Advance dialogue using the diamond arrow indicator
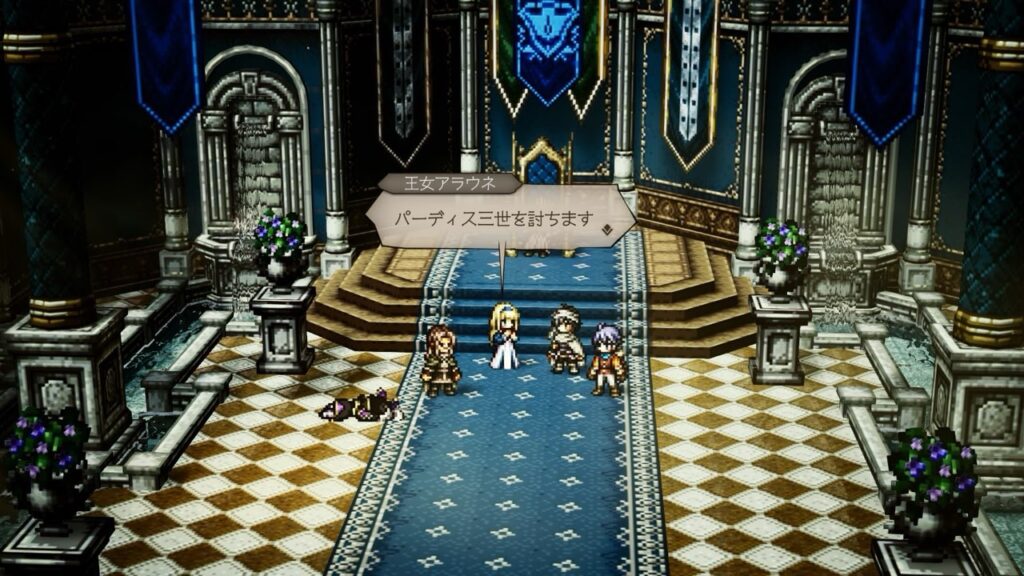This screenshot has height=576, width=1024. (x=607, y=228)
